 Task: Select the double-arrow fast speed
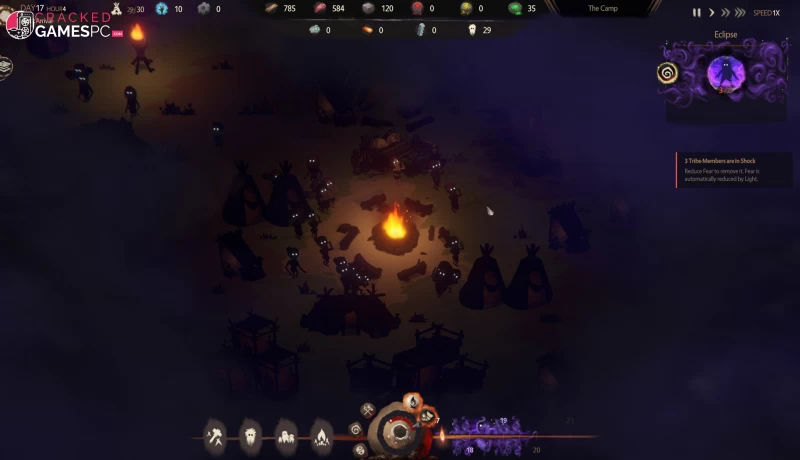pos(724,13)
